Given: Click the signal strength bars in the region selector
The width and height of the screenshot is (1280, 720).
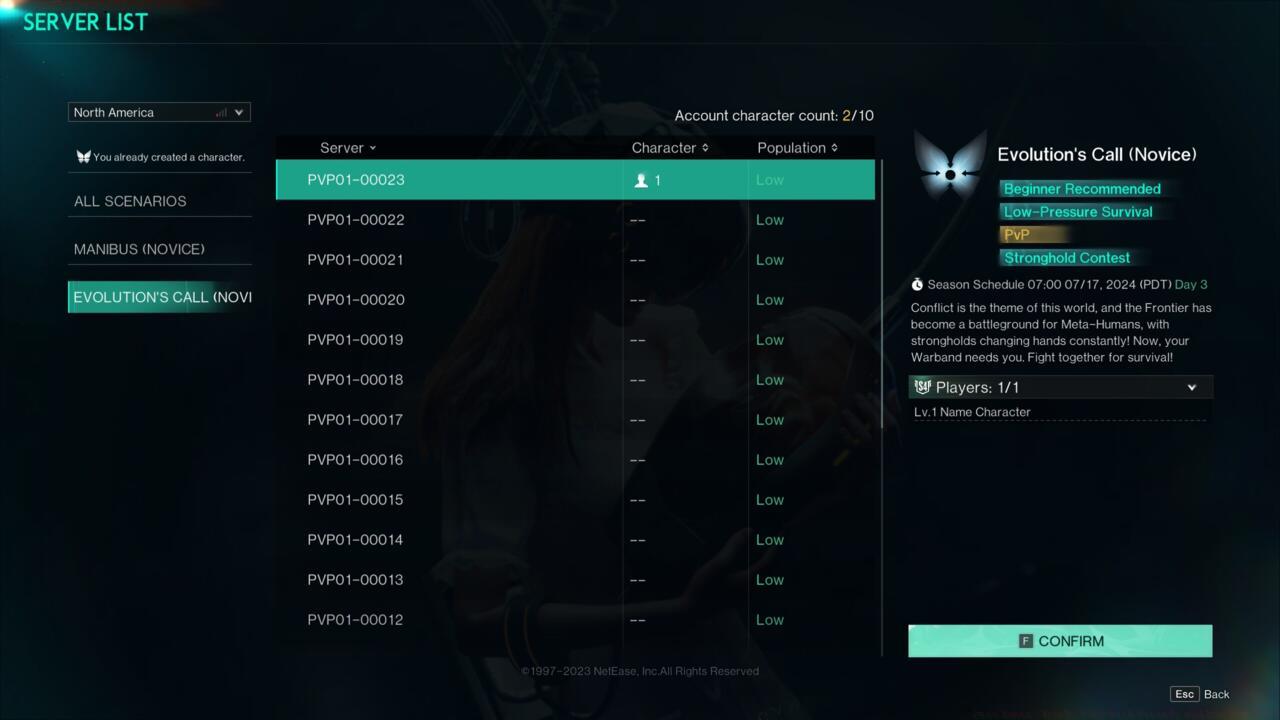Looking at the screenshot, I should click(x=220, y=112).
